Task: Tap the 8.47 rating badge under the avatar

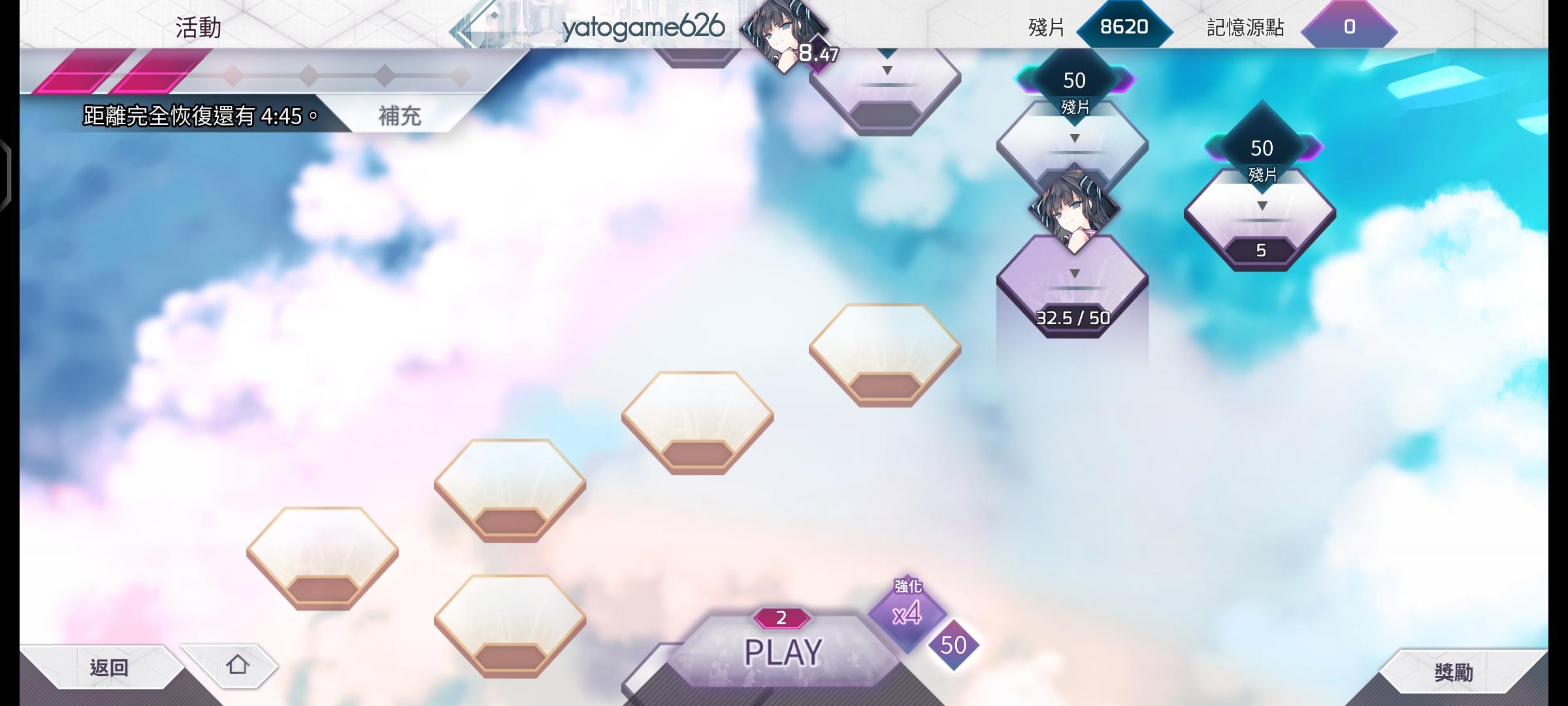Action: click(817, 54)
